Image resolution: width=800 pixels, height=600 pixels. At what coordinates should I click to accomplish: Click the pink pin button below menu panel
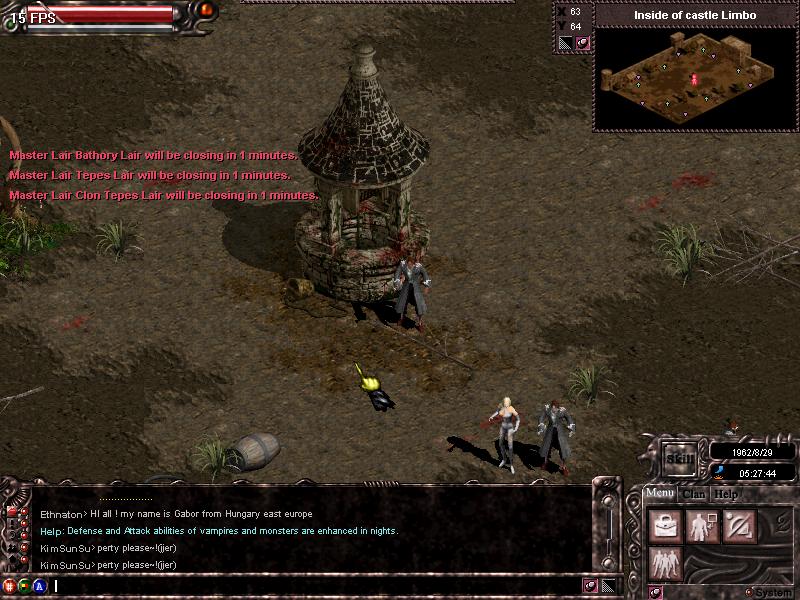coord(655,592)
